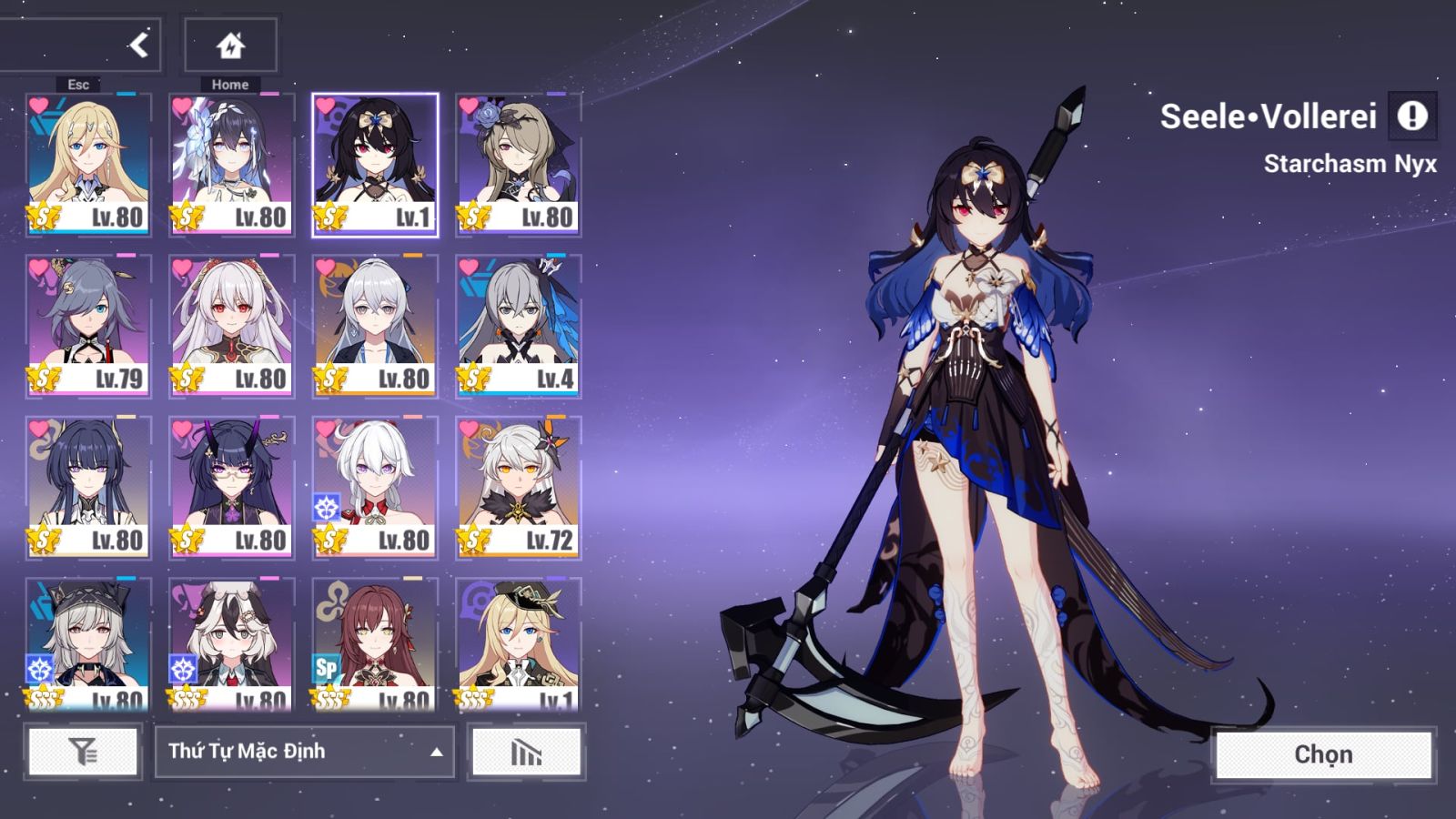The image size is (1456, 819).
Task: Pick the purple-horned glasses character portrait
Action: click(x=232, y=487)
